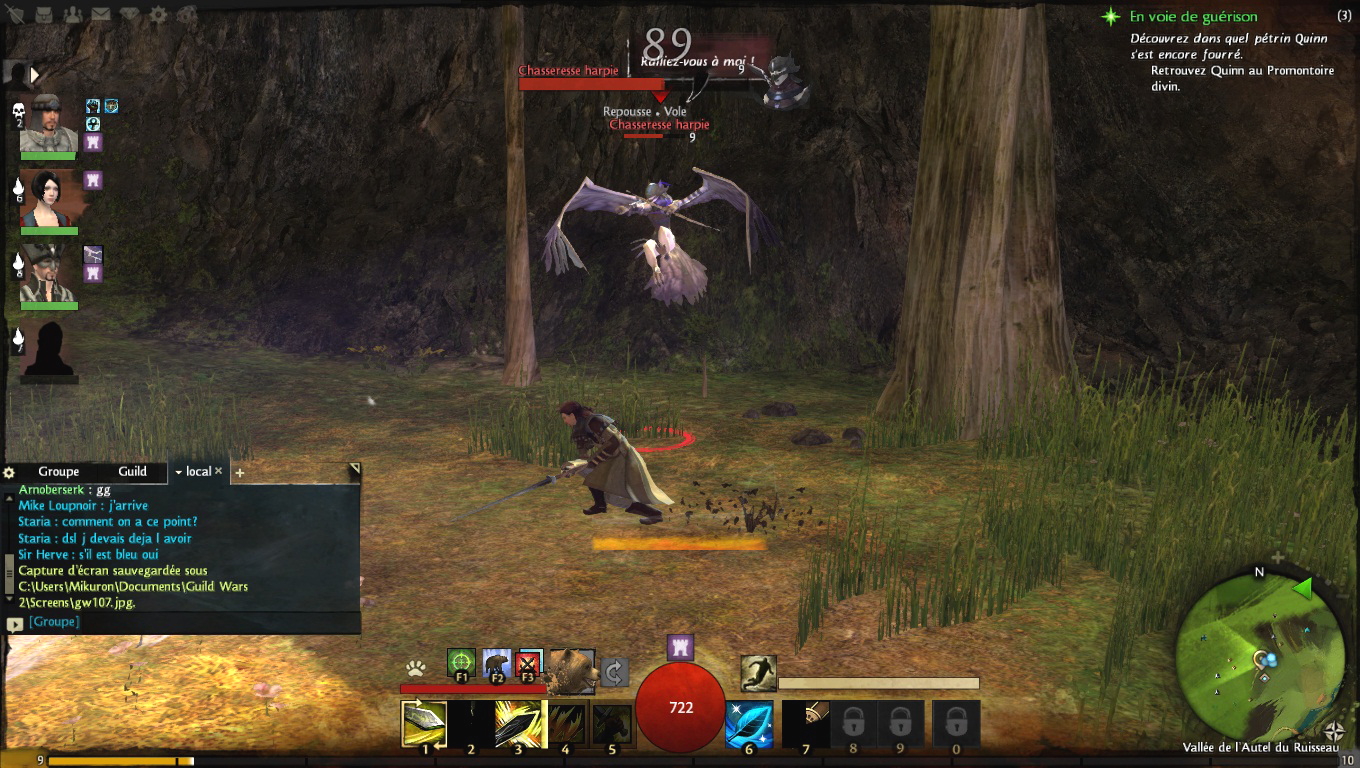
Task: Add a new chat tab
Action: (239, 472)
